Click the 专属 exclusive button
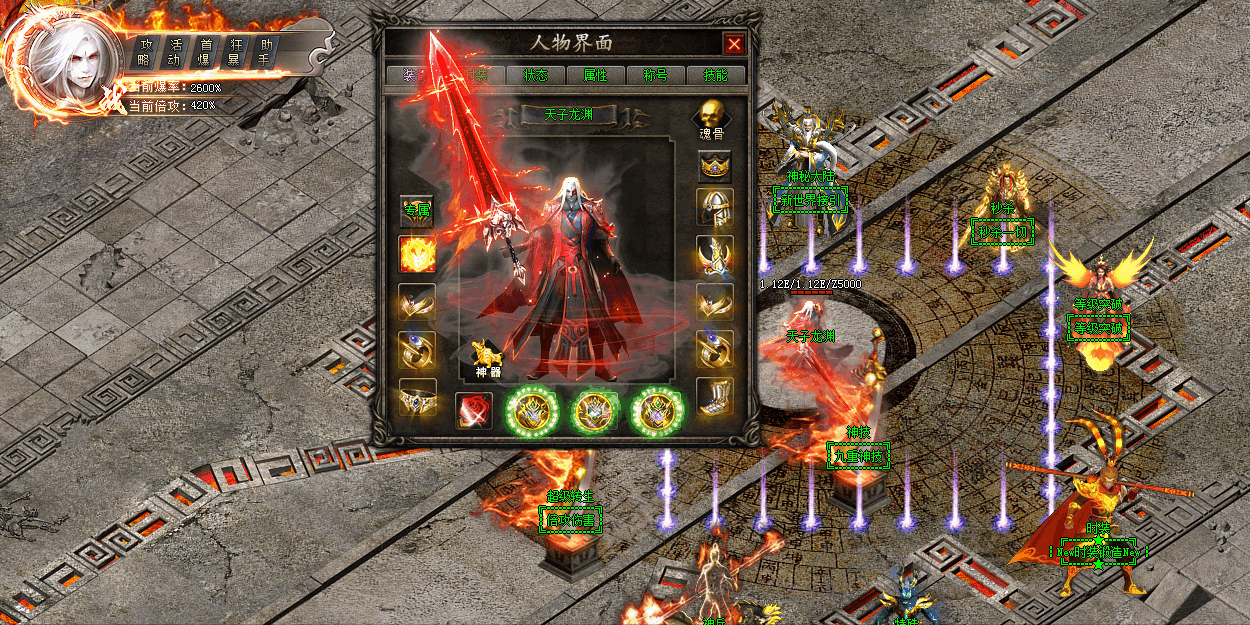 [417, 210]
